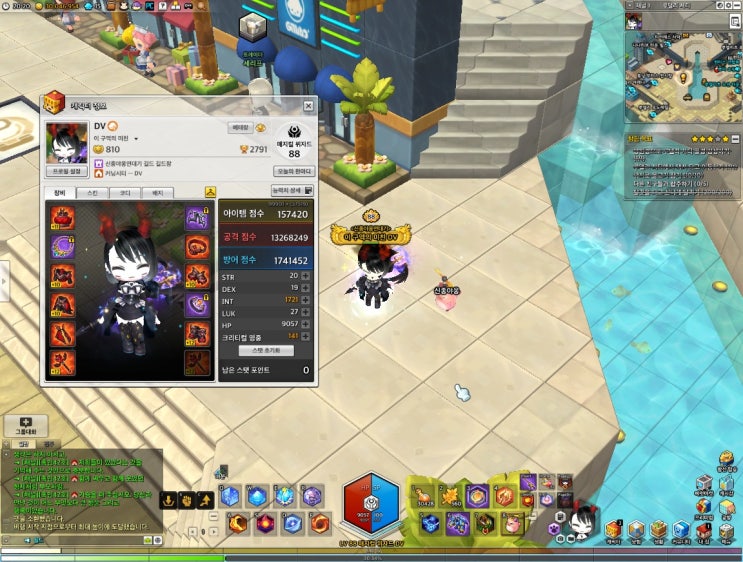Open the group chat button
The image size is (743, 562).
point(25,426)
